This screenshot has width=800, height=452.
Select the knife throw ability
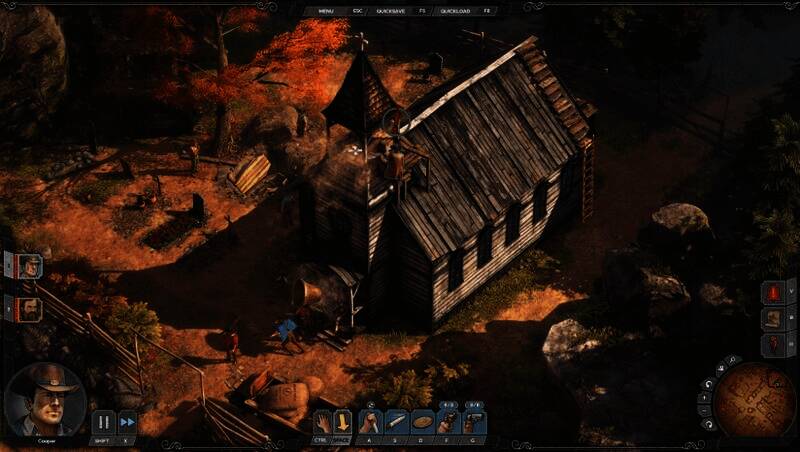(397, 421)
